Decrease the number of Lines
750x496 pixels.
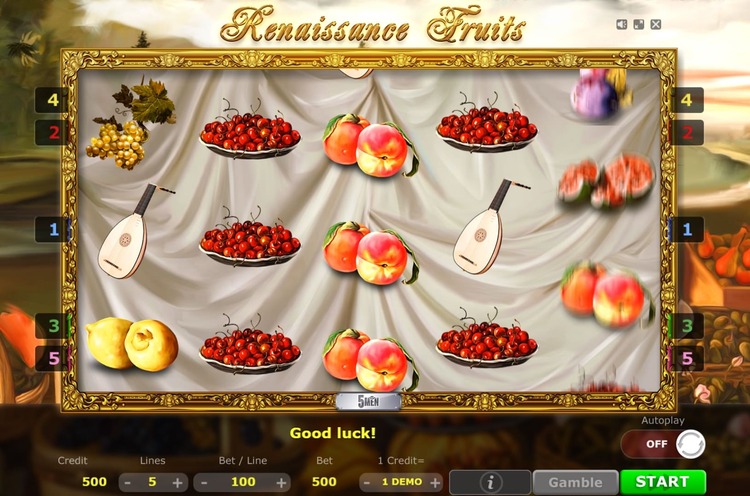click(127, 482)
